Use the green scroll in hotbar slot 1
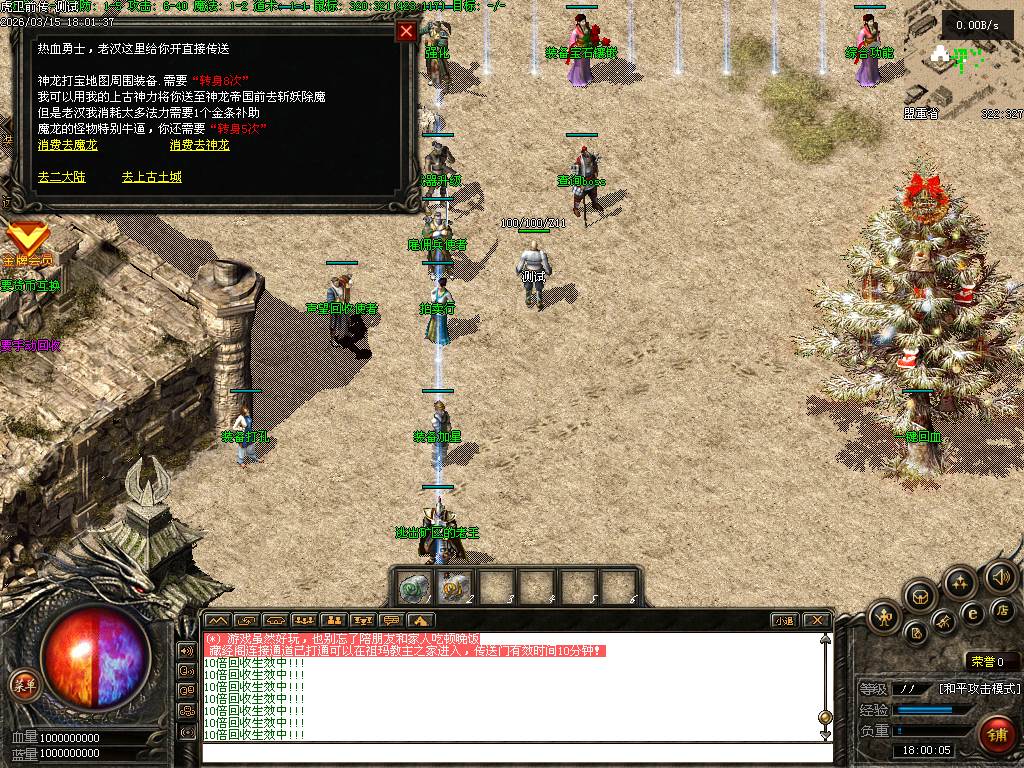The image size is (1024, 768). 414,588
